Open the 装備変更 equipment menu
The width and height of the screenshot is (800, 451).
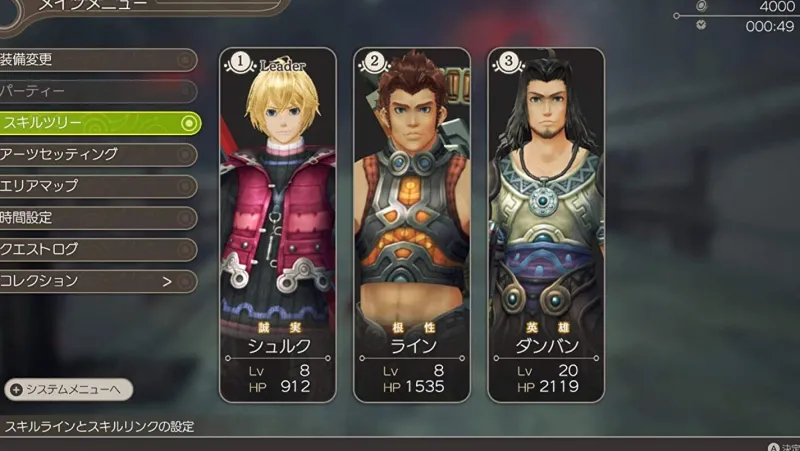click(95, 59)
